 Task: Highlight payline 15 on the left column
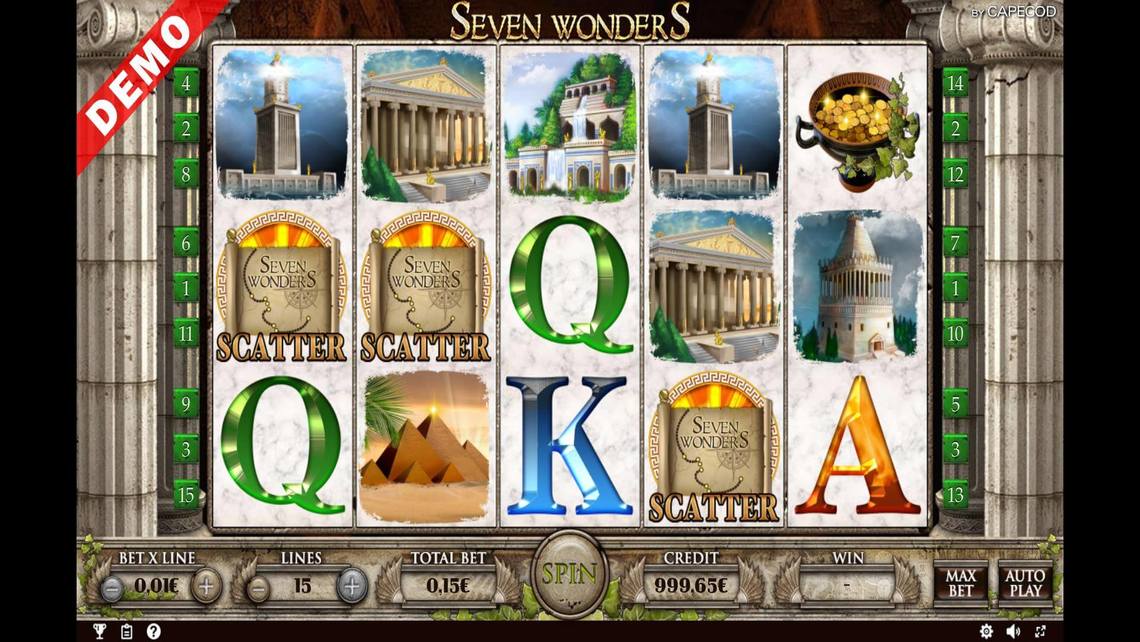186,494
